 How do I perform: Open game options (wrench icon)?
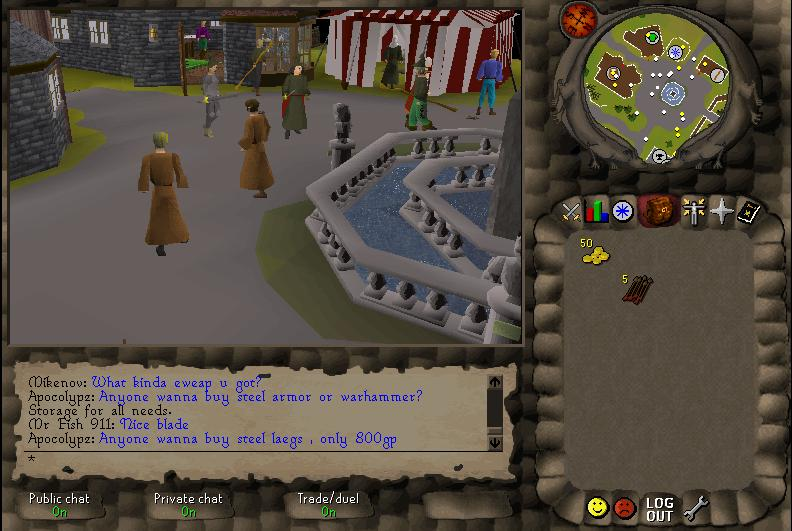[x=694, y=508]
